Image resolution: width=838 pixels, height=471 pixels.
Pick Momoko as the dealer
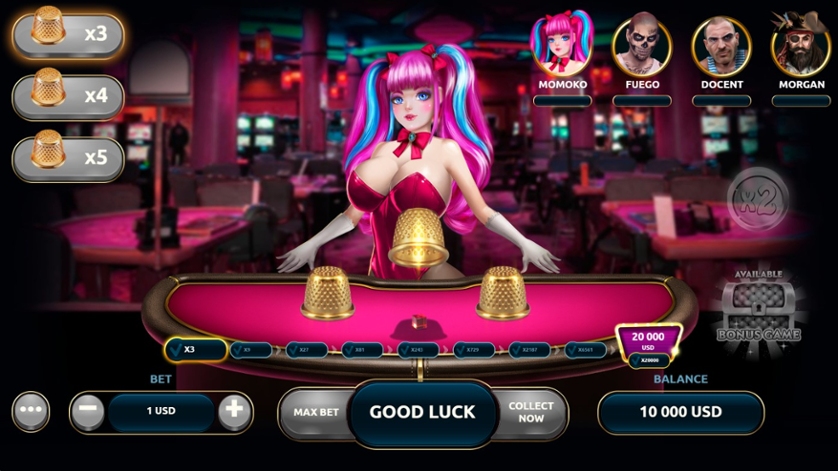pos(562,45)
